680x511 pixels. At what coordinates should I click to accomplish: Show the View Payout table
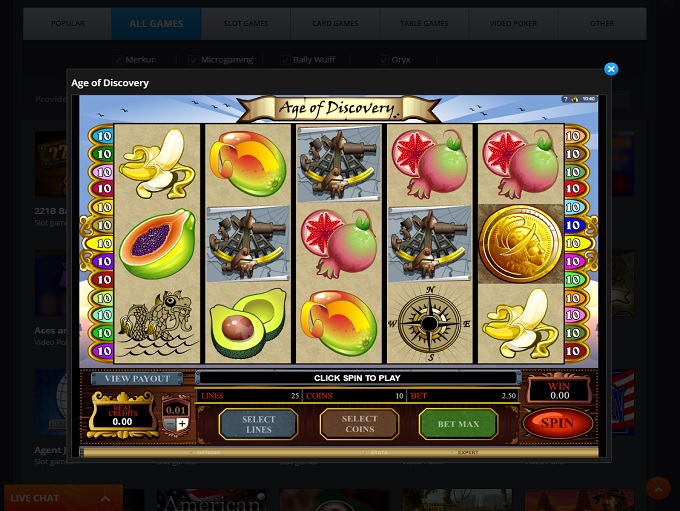coord(137,379)
